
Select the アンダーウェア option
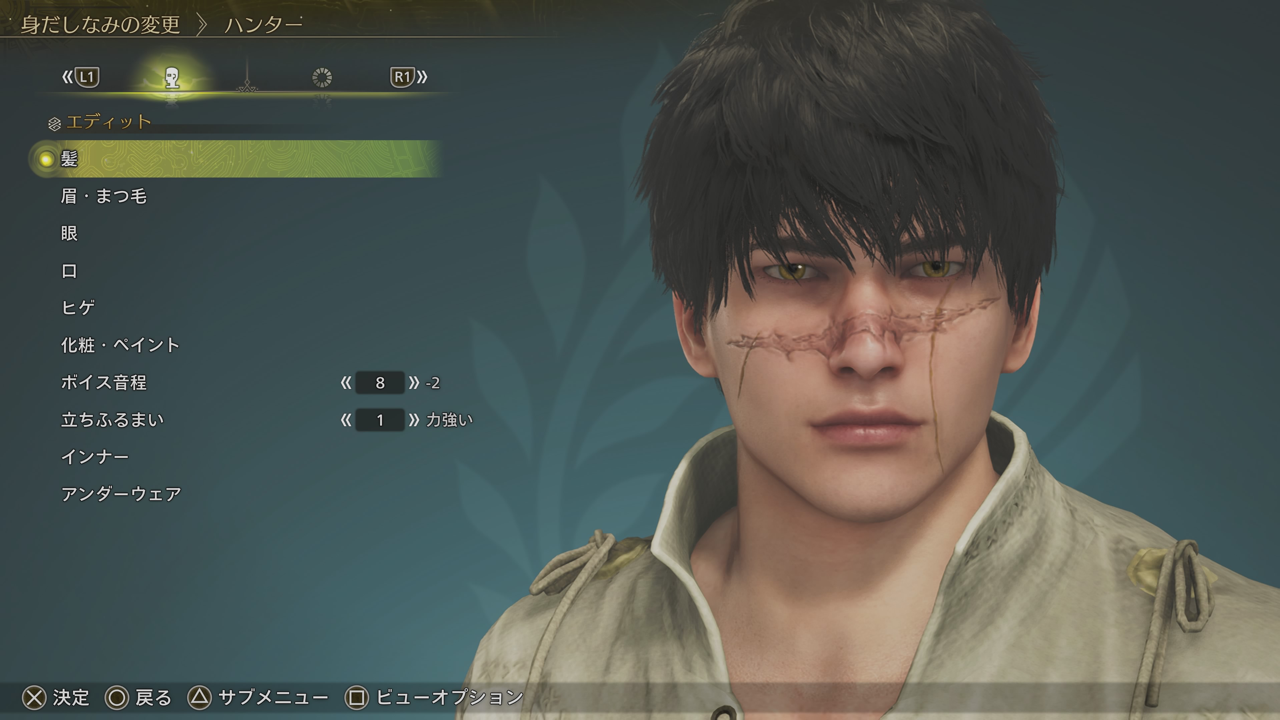coord(121,494)
